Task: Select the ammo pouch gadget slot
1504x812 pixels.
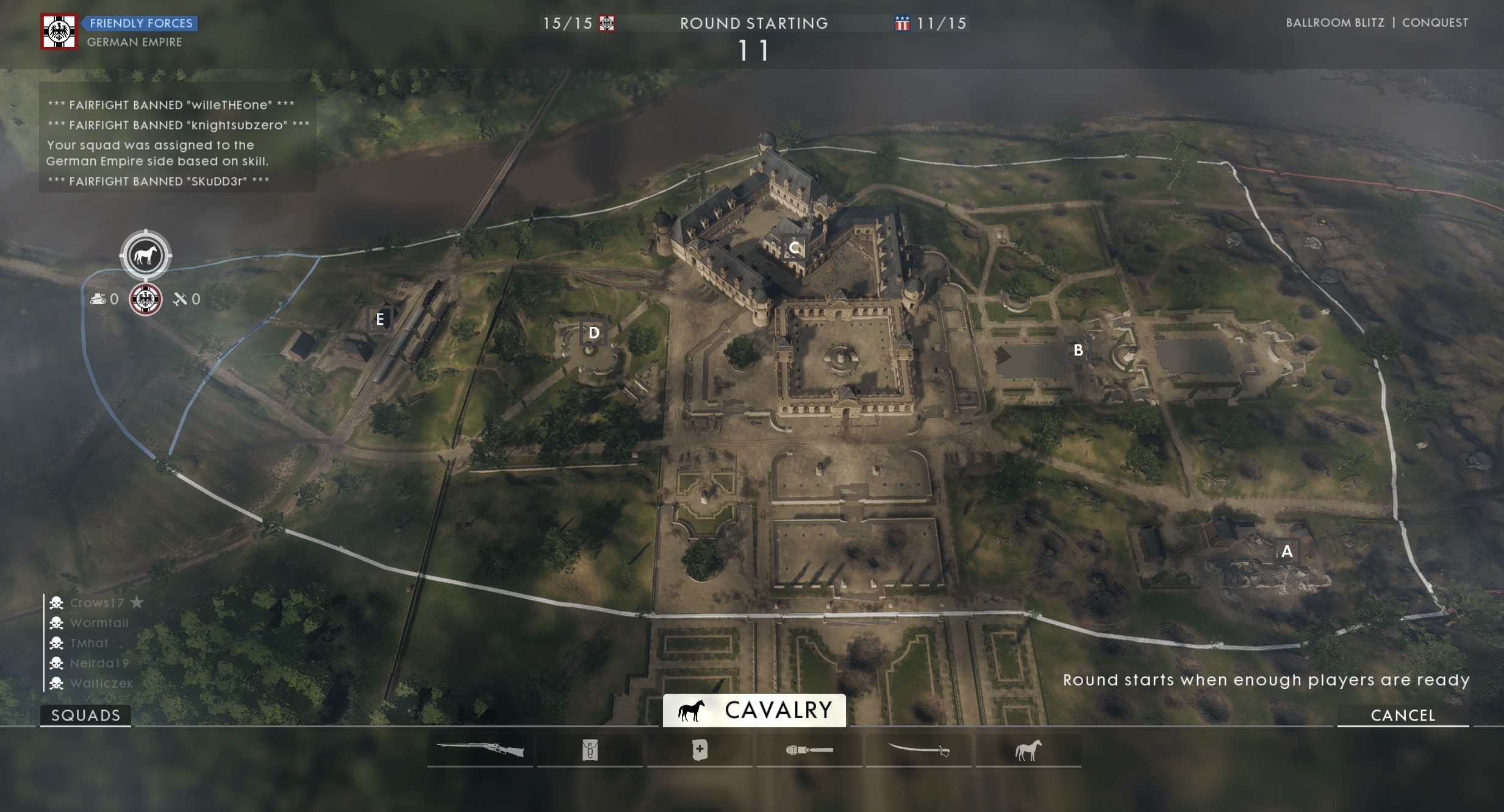Action: (x=590, y=750)
